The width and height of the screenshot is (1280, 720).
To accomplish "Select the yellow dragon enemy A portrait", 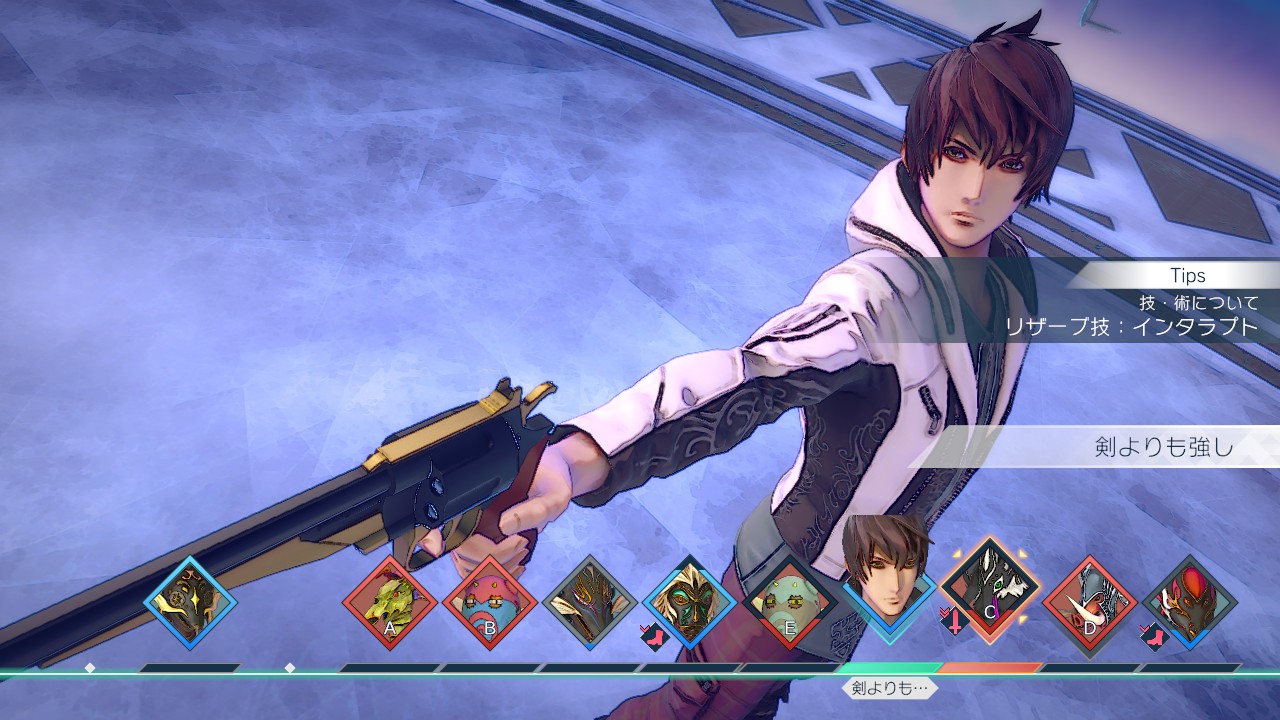I will tap(390, 604).
